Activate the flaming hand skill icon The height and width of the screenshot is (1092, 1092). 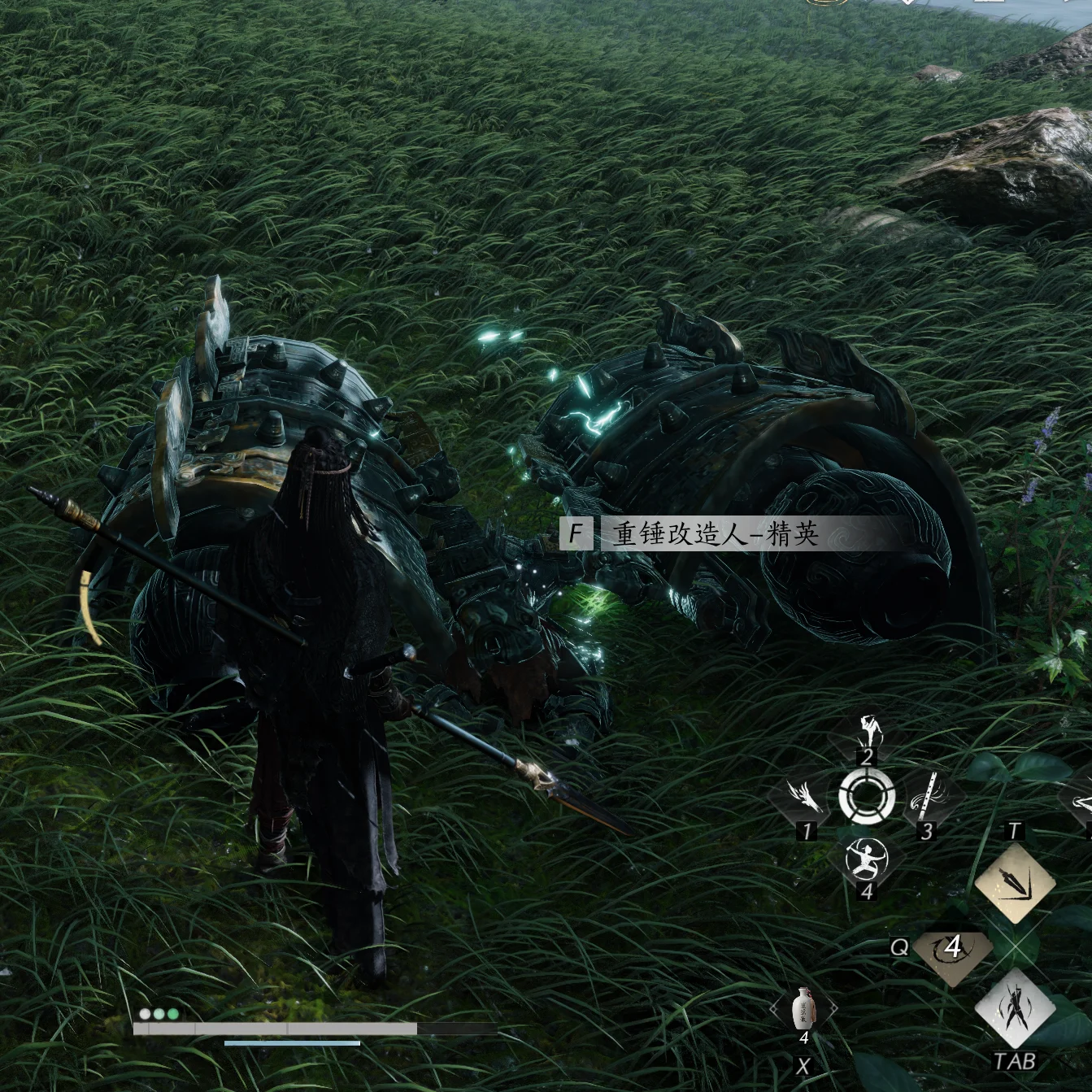pos(807,797)
